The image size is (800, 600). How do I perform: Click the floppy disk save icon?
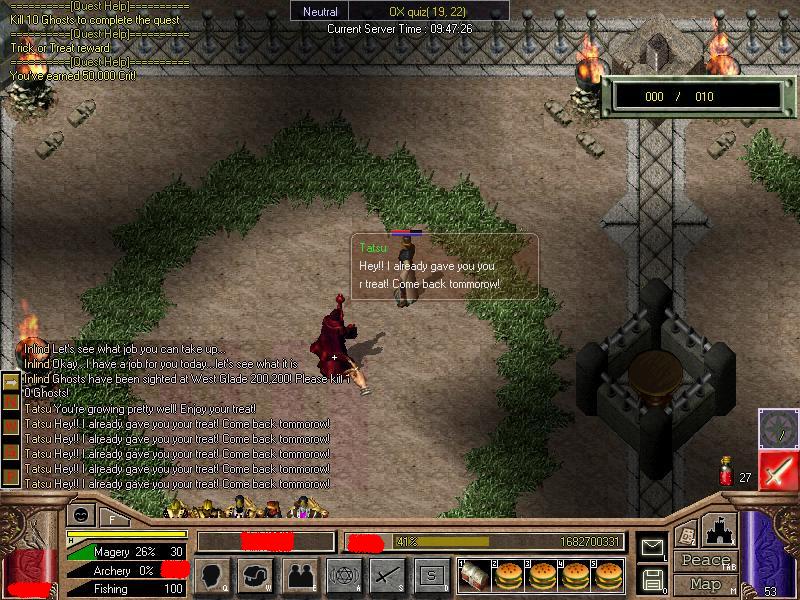click(x=651, y=578)
